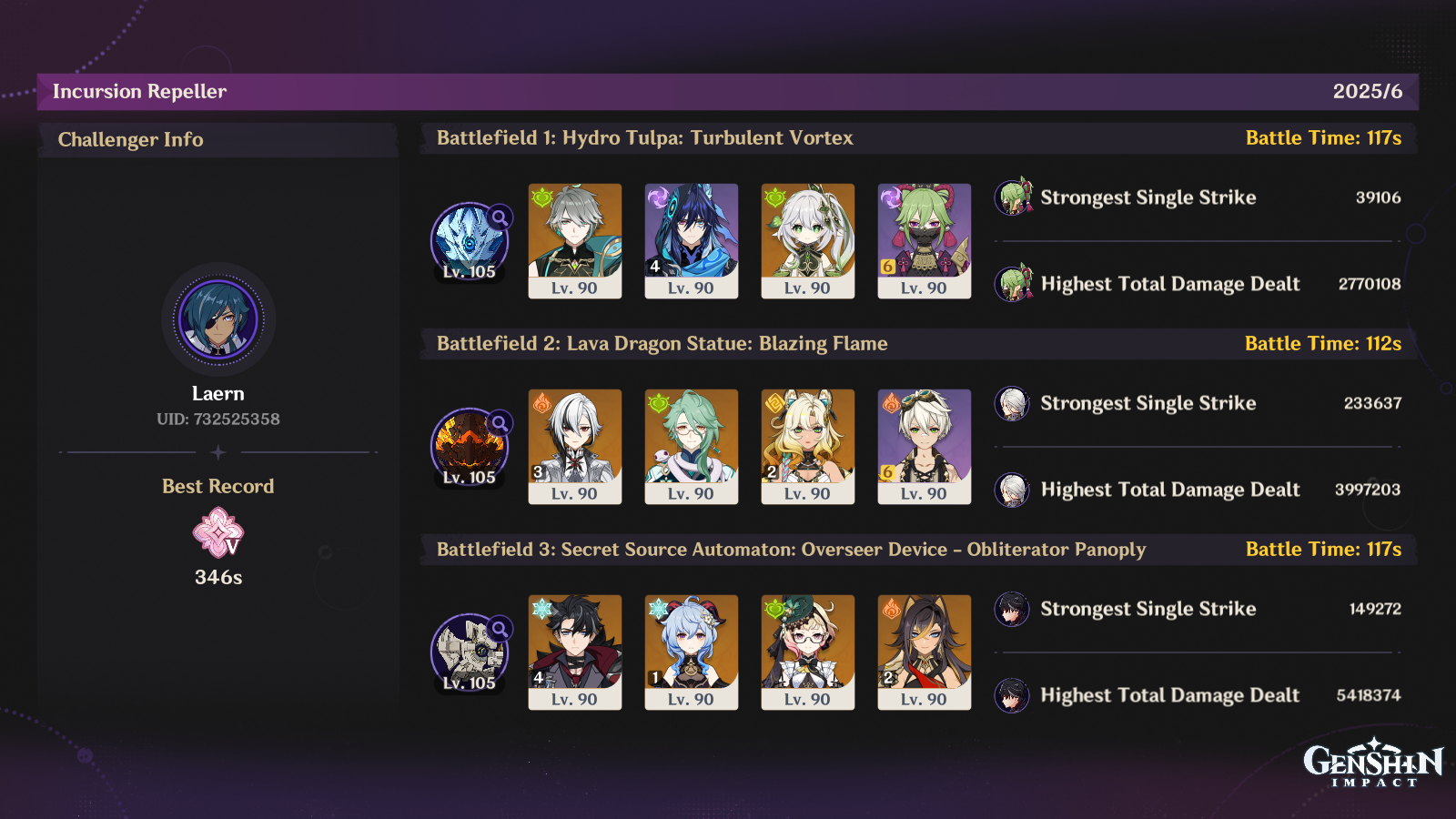Select Dehya's Lv. 90 portrait
Image resolution: width=1456 pixels, height=819 pixels.
click(x=924, y=652)
